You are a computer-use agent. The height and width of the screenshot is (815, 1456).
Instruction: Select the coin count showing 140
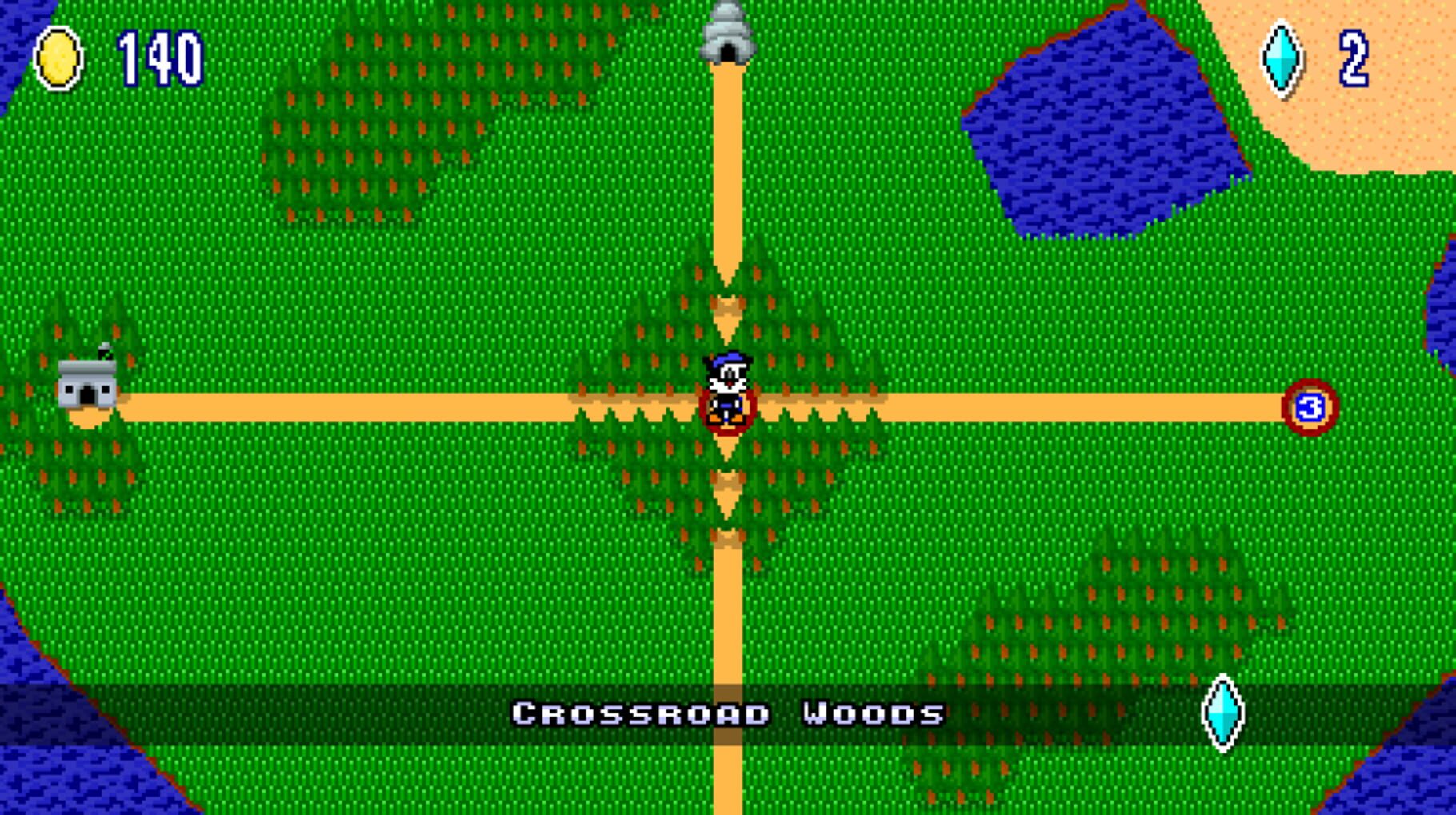[158, 56]
